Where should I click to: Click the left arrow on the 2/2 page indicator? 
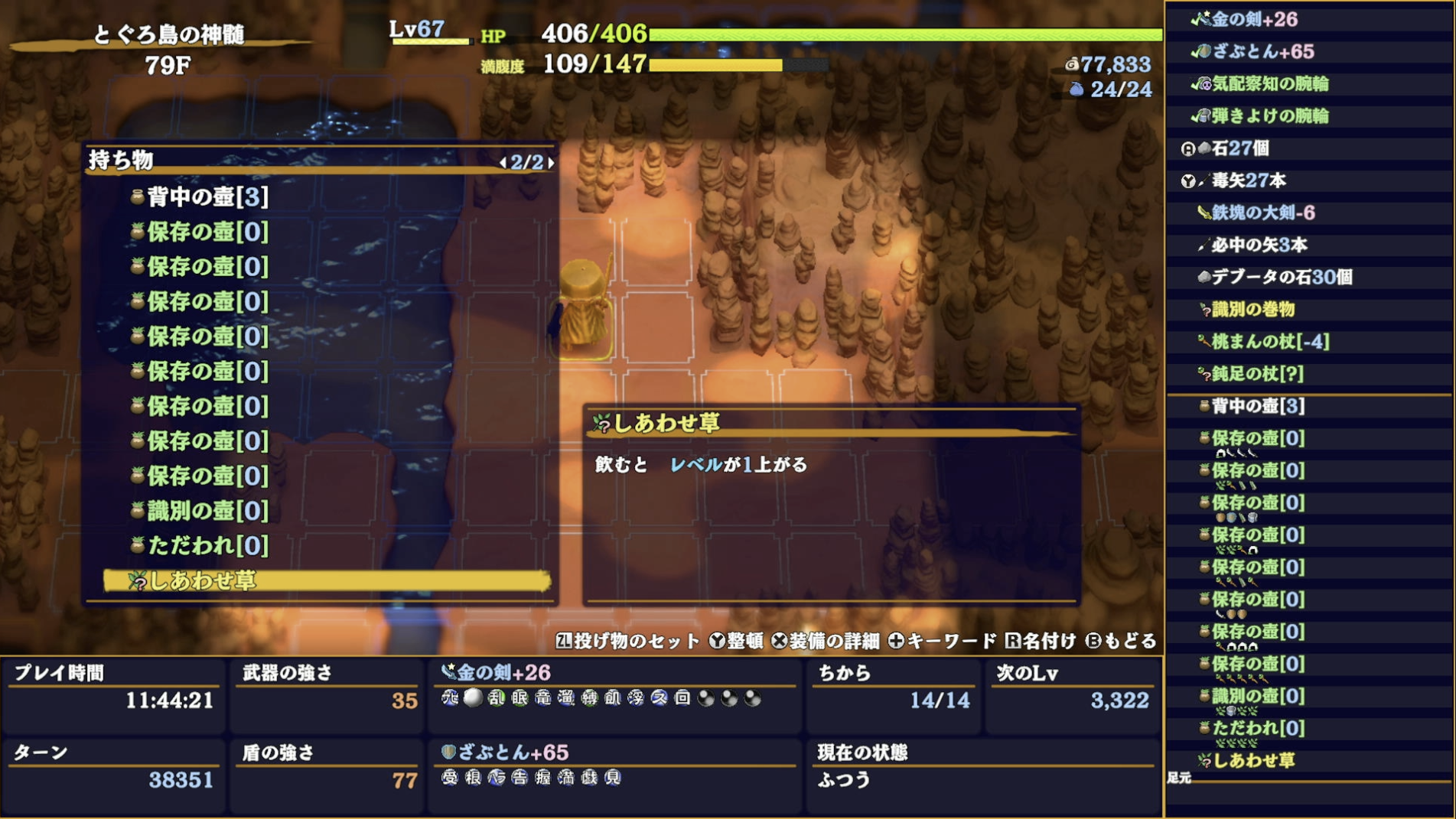click(x=503, y=162)
